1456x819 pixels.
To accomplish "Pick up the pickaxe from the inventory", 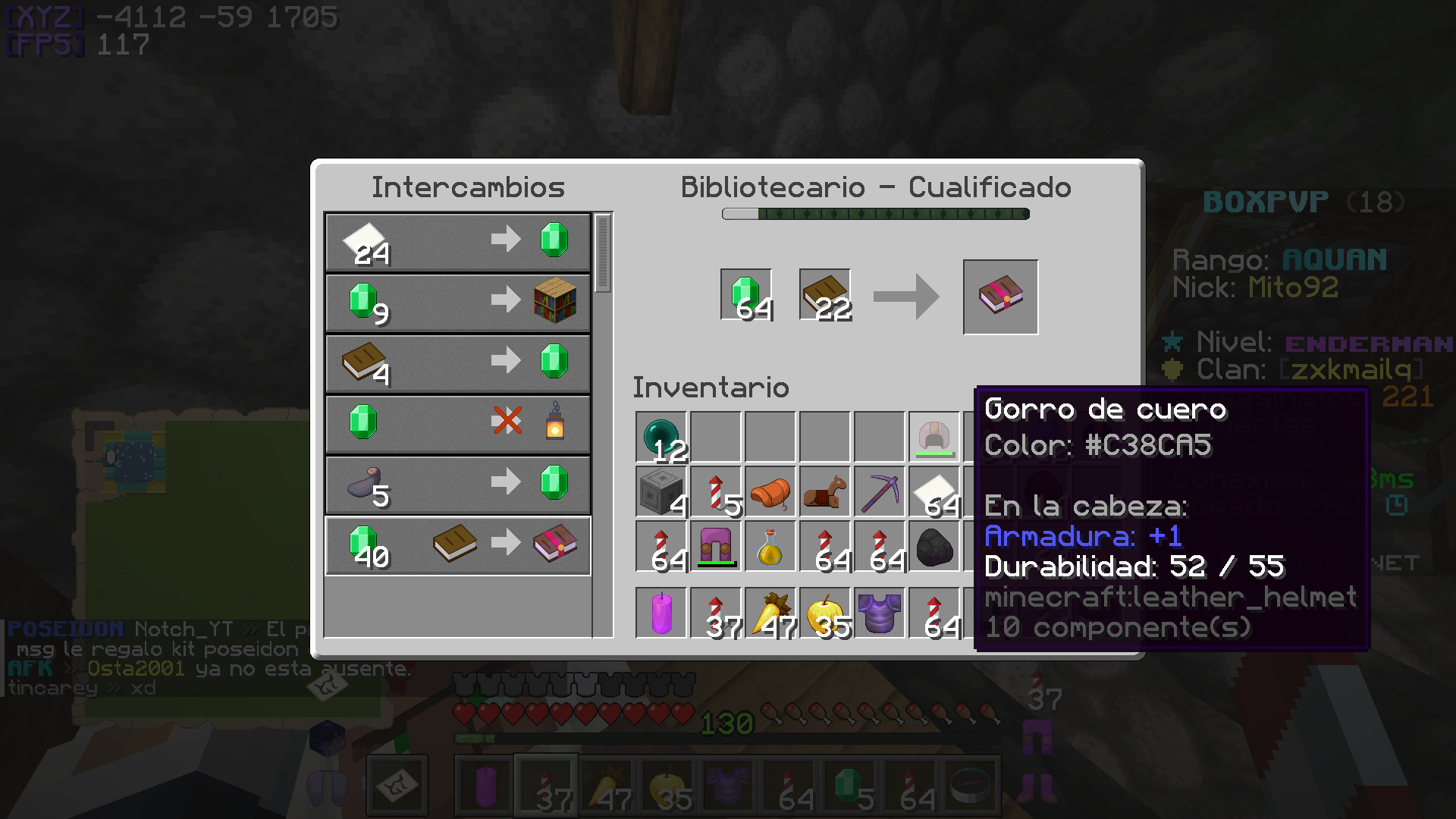I will coord(880,492).
